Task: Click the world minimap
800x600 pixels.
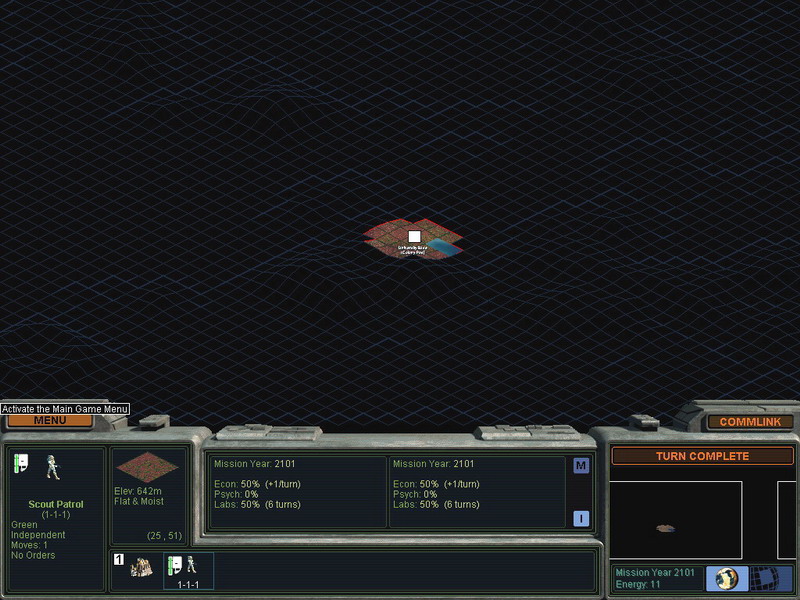Action: click(675, 520)
